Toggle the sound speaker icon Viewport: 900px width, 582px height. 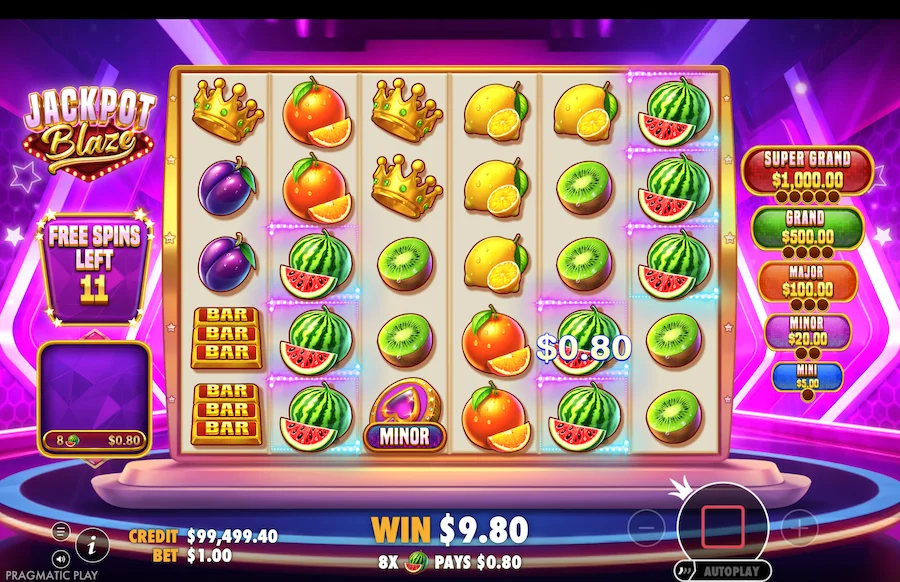coord(61,558)
